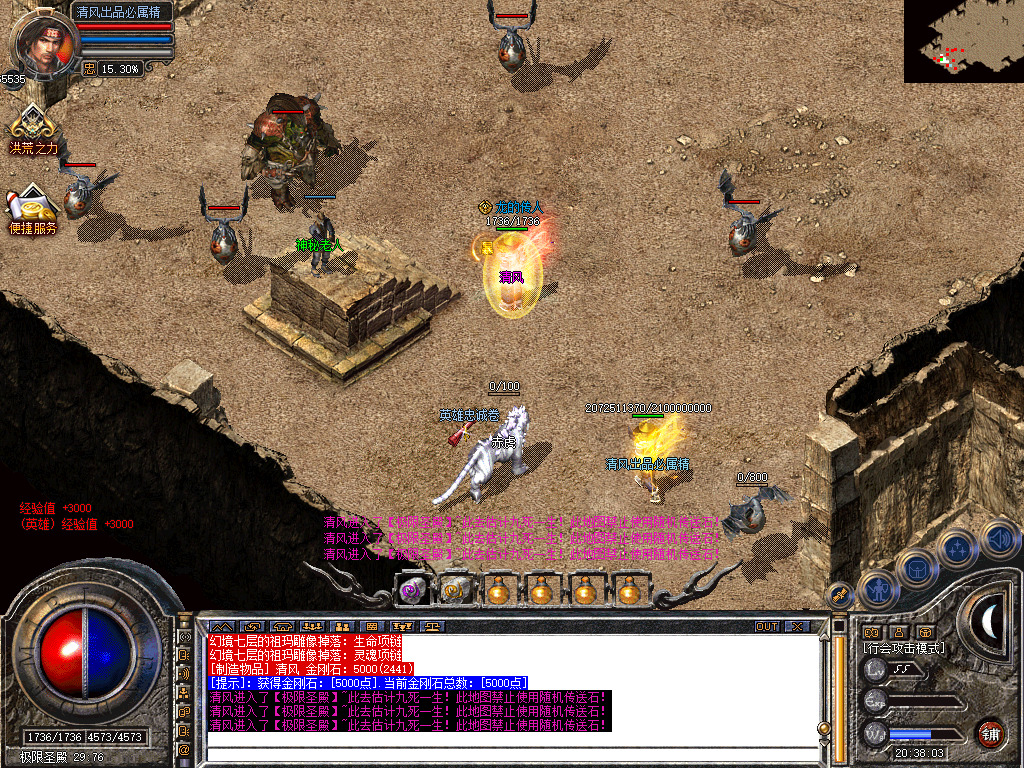Open the skills button with four stars
Viewport: 1024px width, 768px height.
pyautogui.click(x=958, y=548)
